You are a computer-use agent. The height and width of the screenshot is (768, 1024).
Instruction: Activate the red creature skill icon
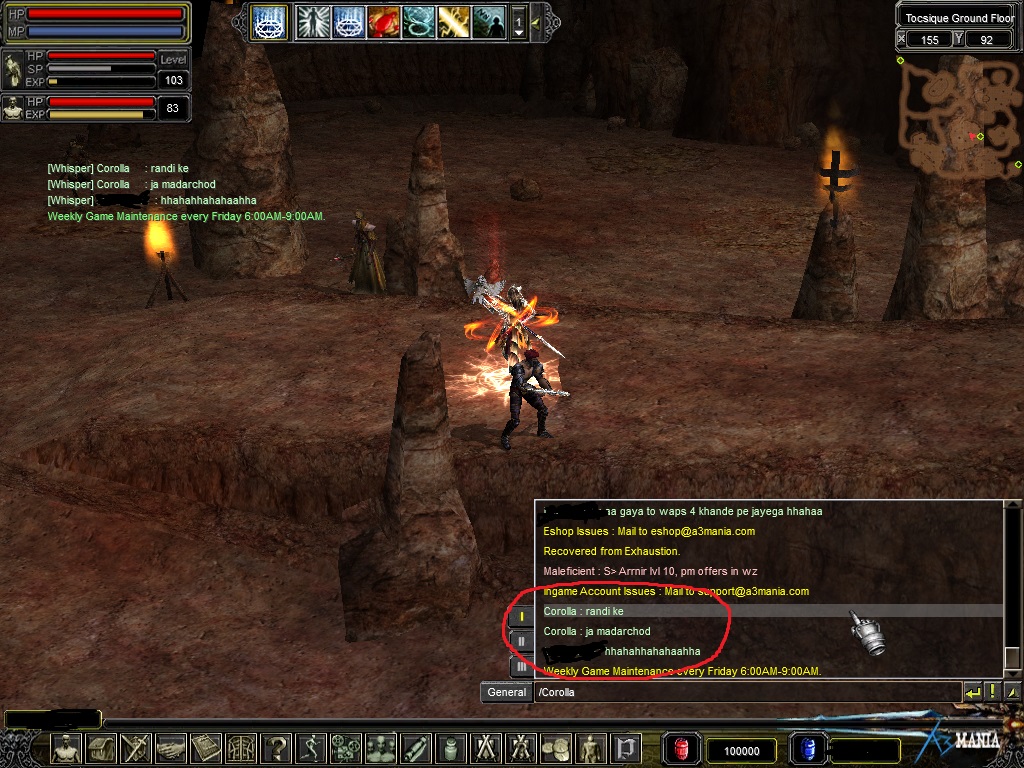tap(383, 22)
